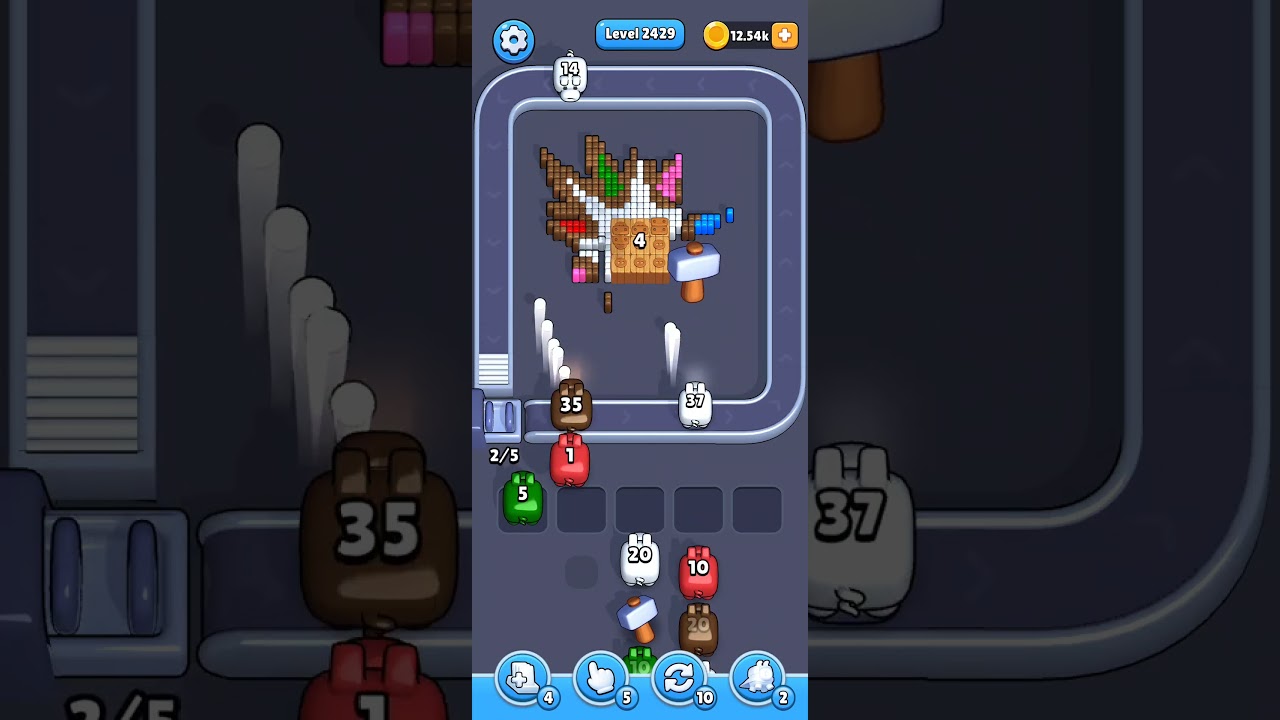Use the swap/refresh booster with 10 charges

click(x=679, y=678)
